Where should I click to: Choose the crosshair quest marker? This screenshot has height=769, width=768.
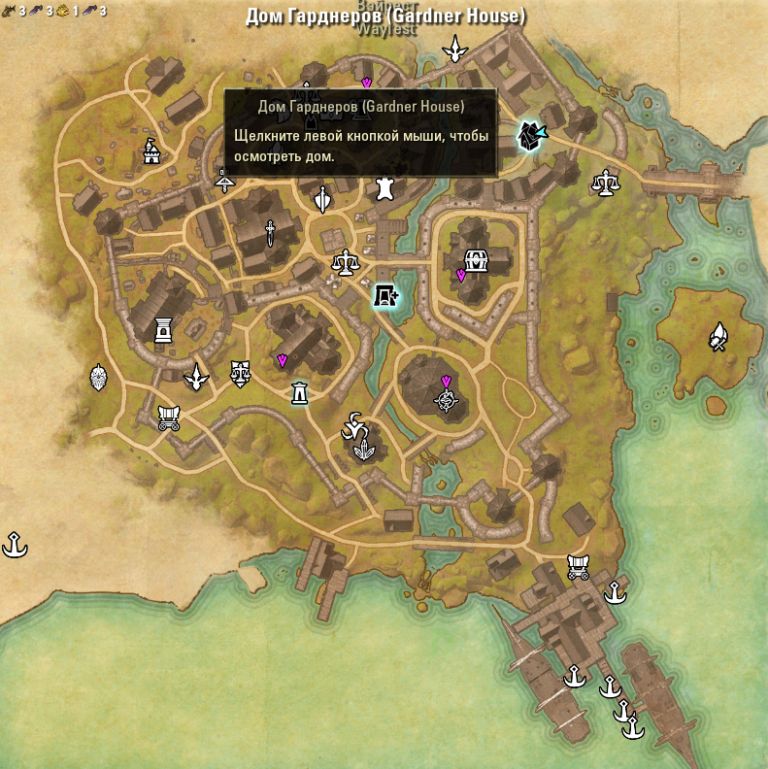coord(446,400)
